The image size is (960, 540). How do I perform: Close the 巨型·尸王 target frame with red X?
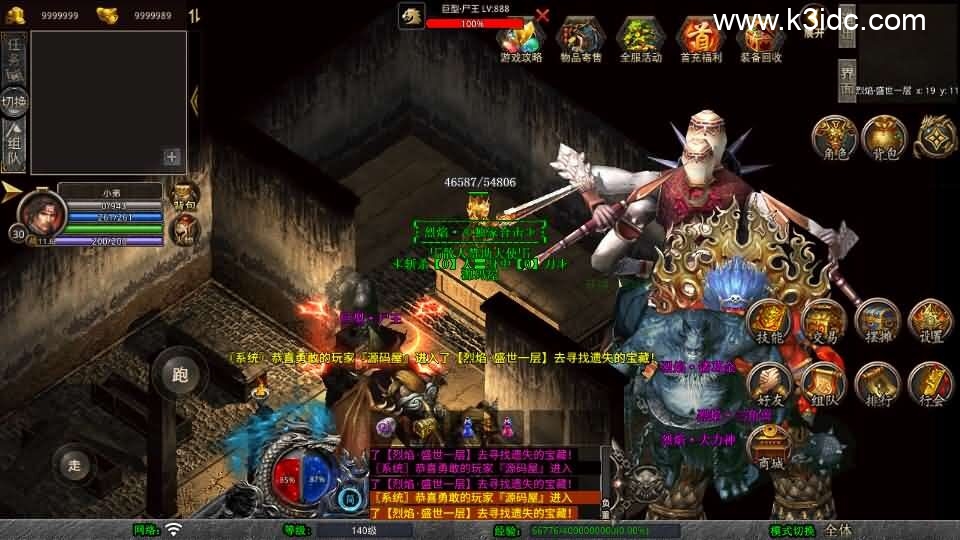pyautogui.click(x=542, y=15)
